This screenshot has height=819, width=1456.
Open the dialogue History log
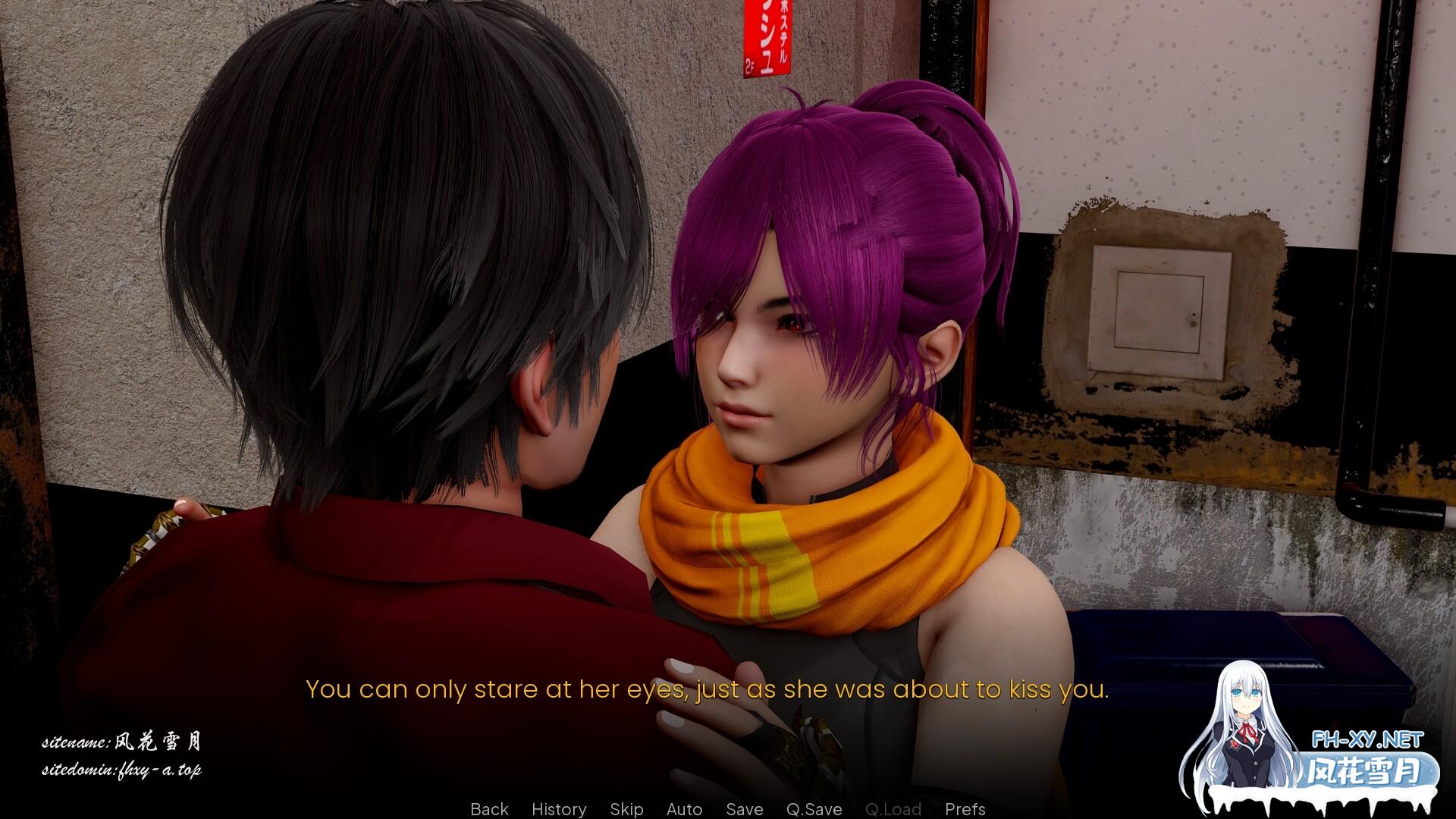[559, 809]
